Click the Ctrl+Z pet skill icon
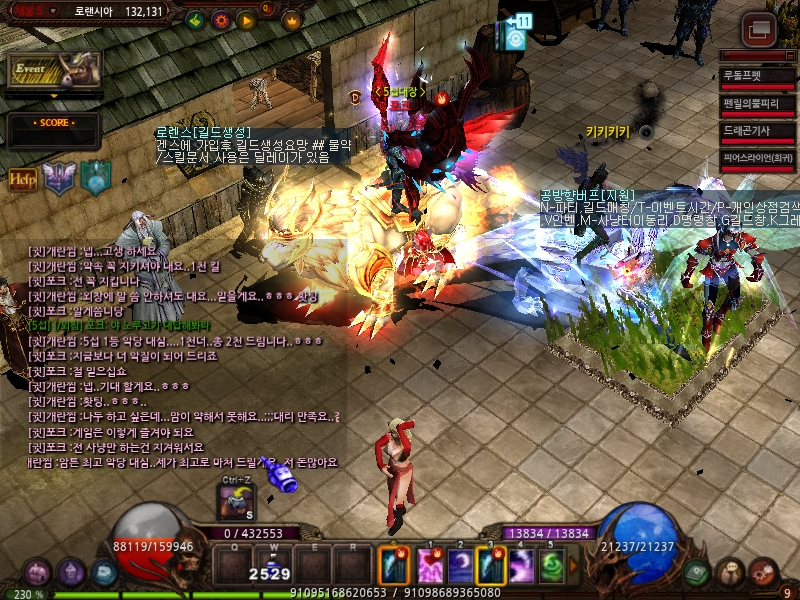Viewport: 800px width, 600px height. tap(235, 502)
